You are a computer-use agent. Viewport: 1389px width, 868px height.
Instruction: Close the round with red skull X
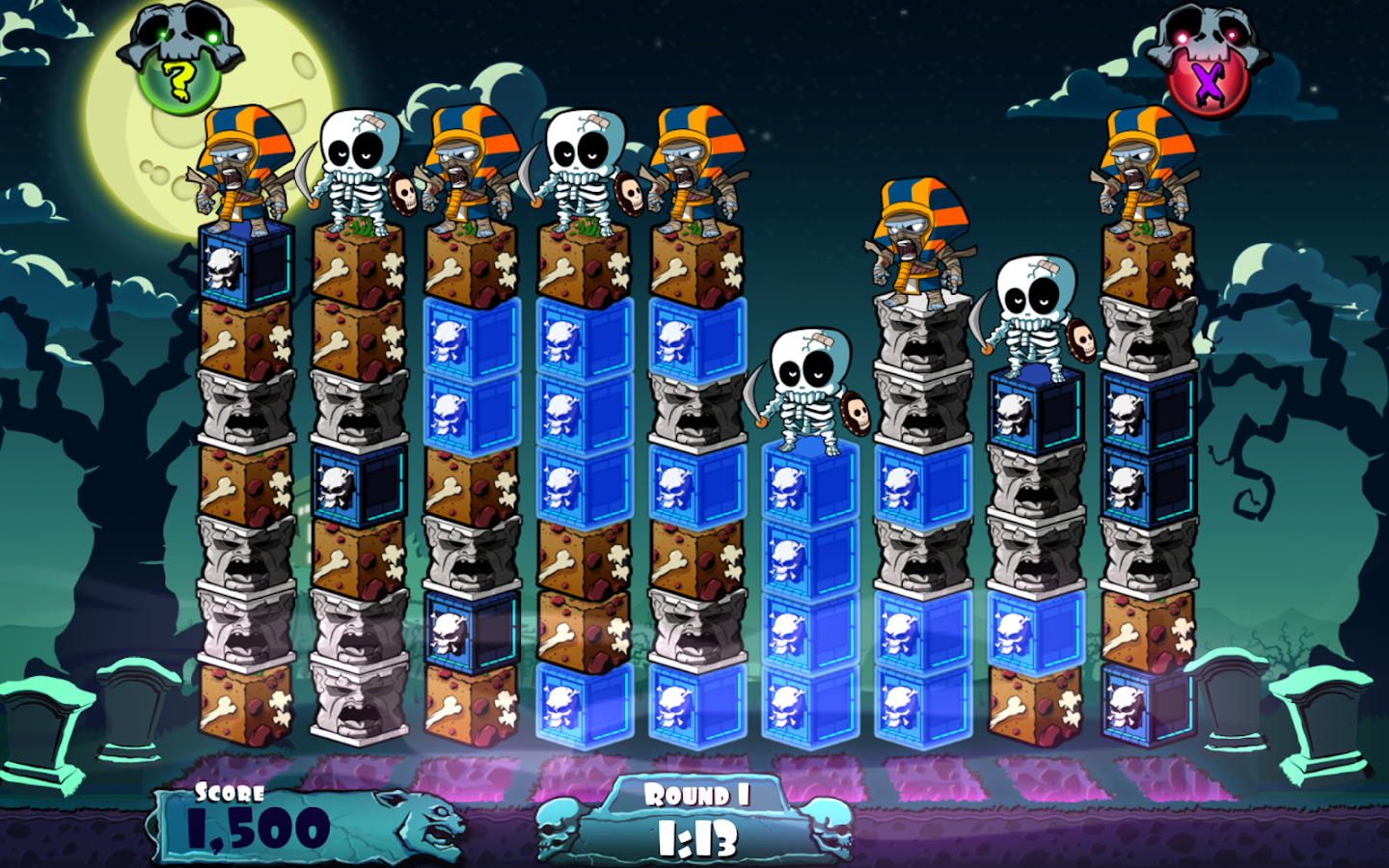click(1207, 79)
